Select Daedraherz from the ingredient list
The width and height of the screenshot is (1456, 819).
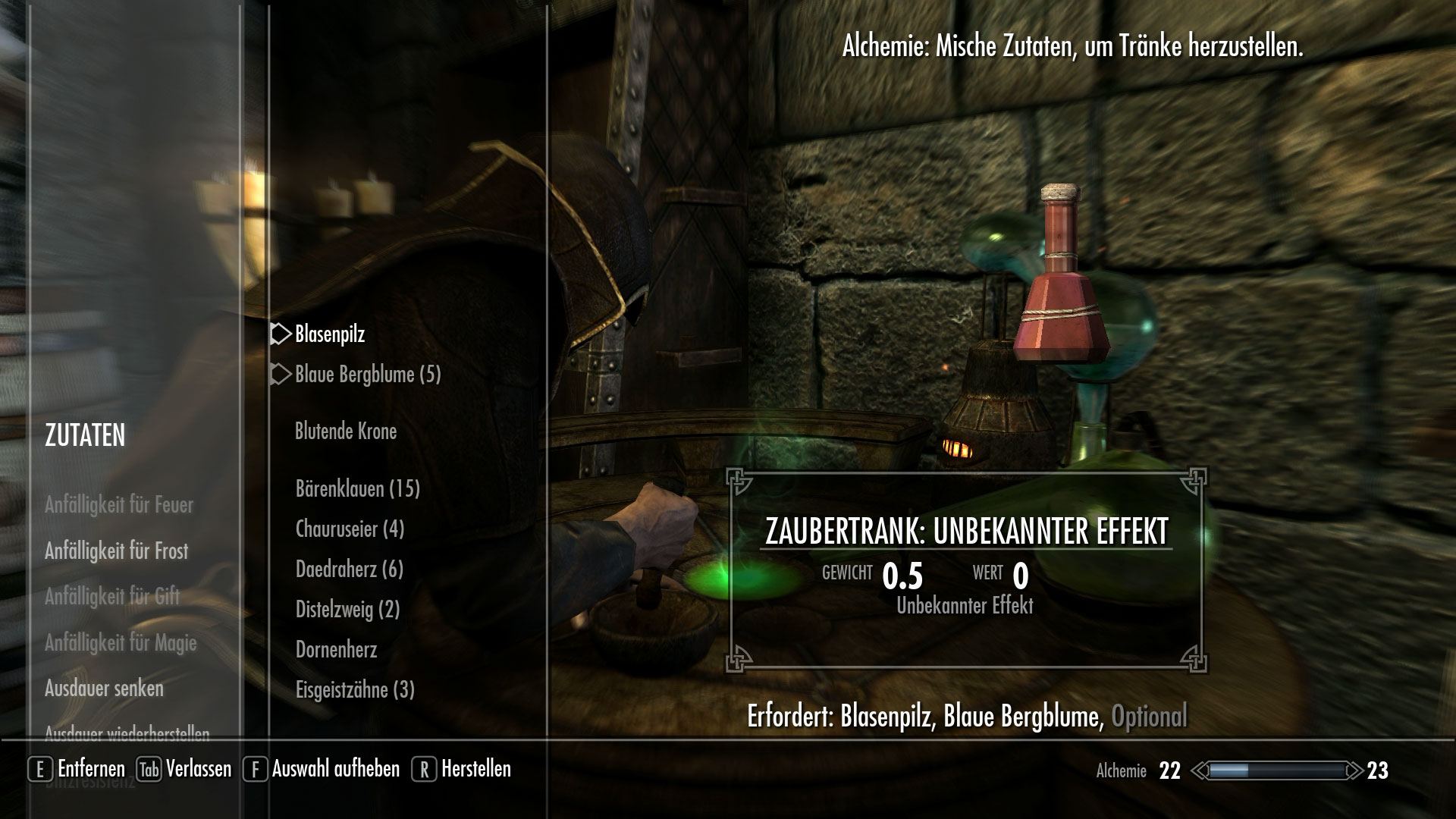(349, 569)
